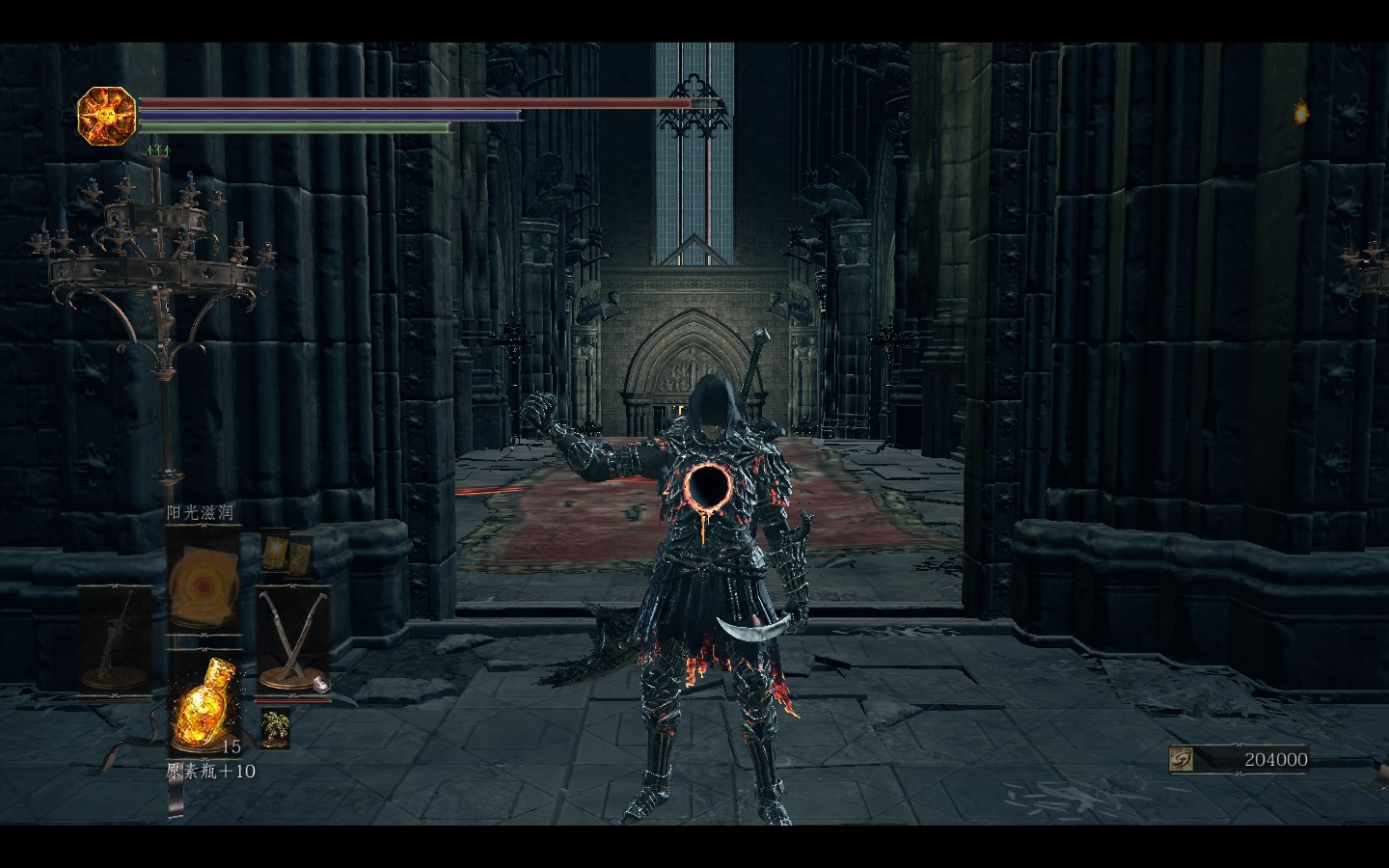Image resolution: width=1389 pixels, height=868 pixels.
Task: Select the 阳光滋润 miracle spell slot
Action: [204, 583]
